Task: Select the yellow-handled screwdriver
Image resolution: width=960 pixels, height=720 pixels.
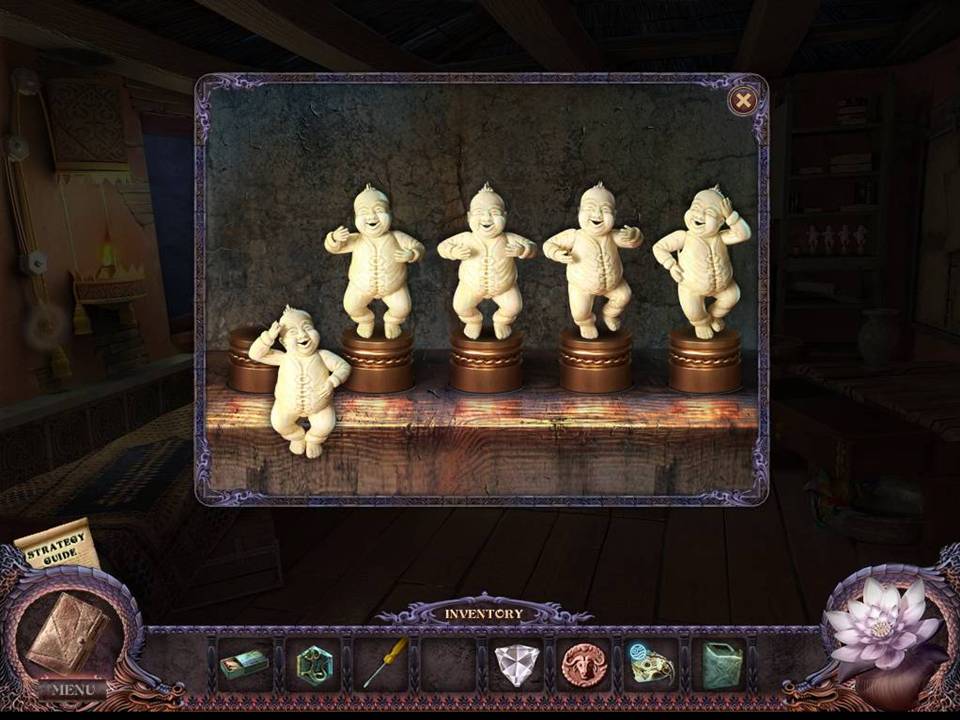Action: 382,663
